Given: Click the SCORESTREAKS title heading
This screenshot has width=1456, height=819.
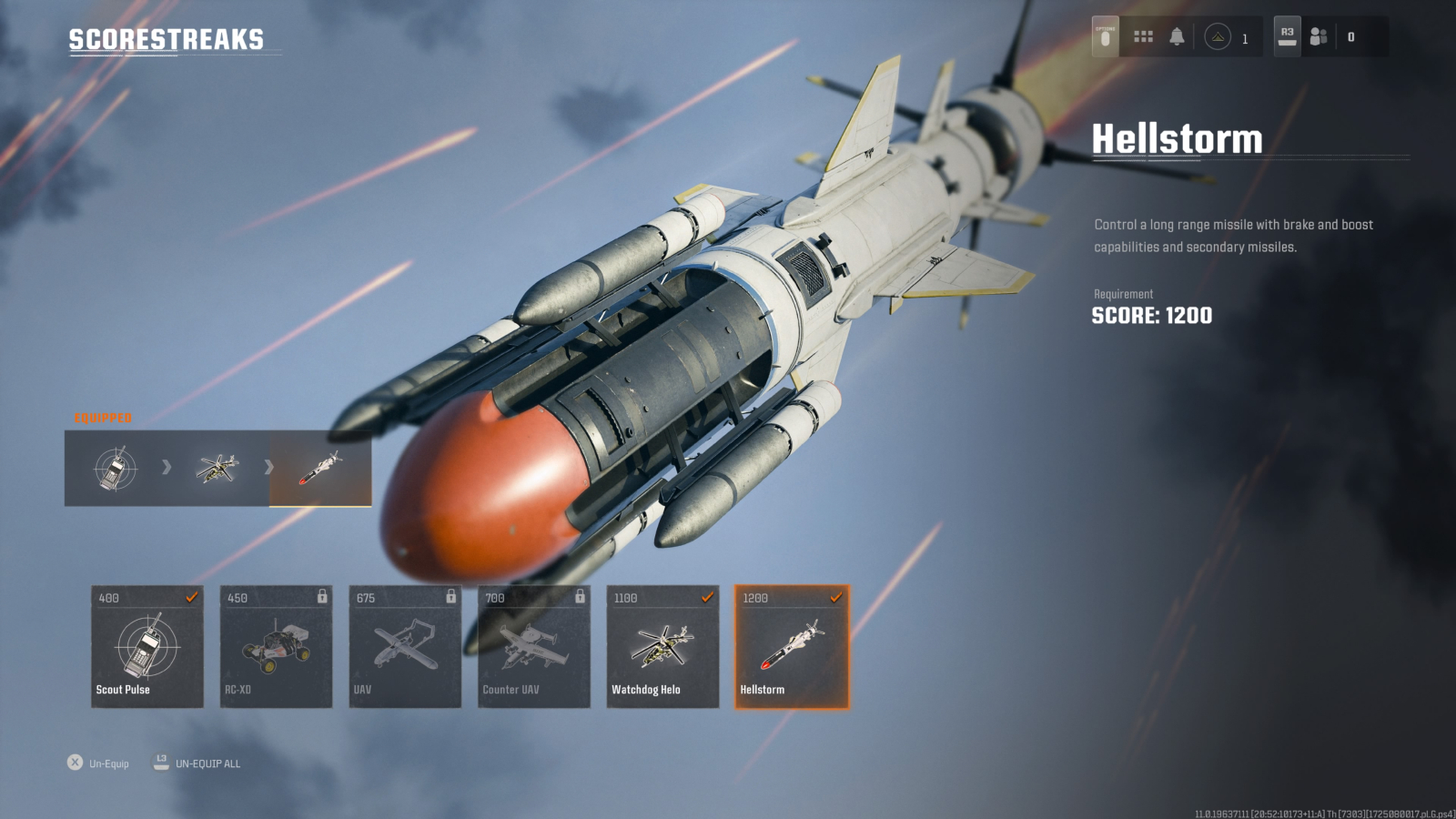Looking at the screenshot, I should 164,40.
